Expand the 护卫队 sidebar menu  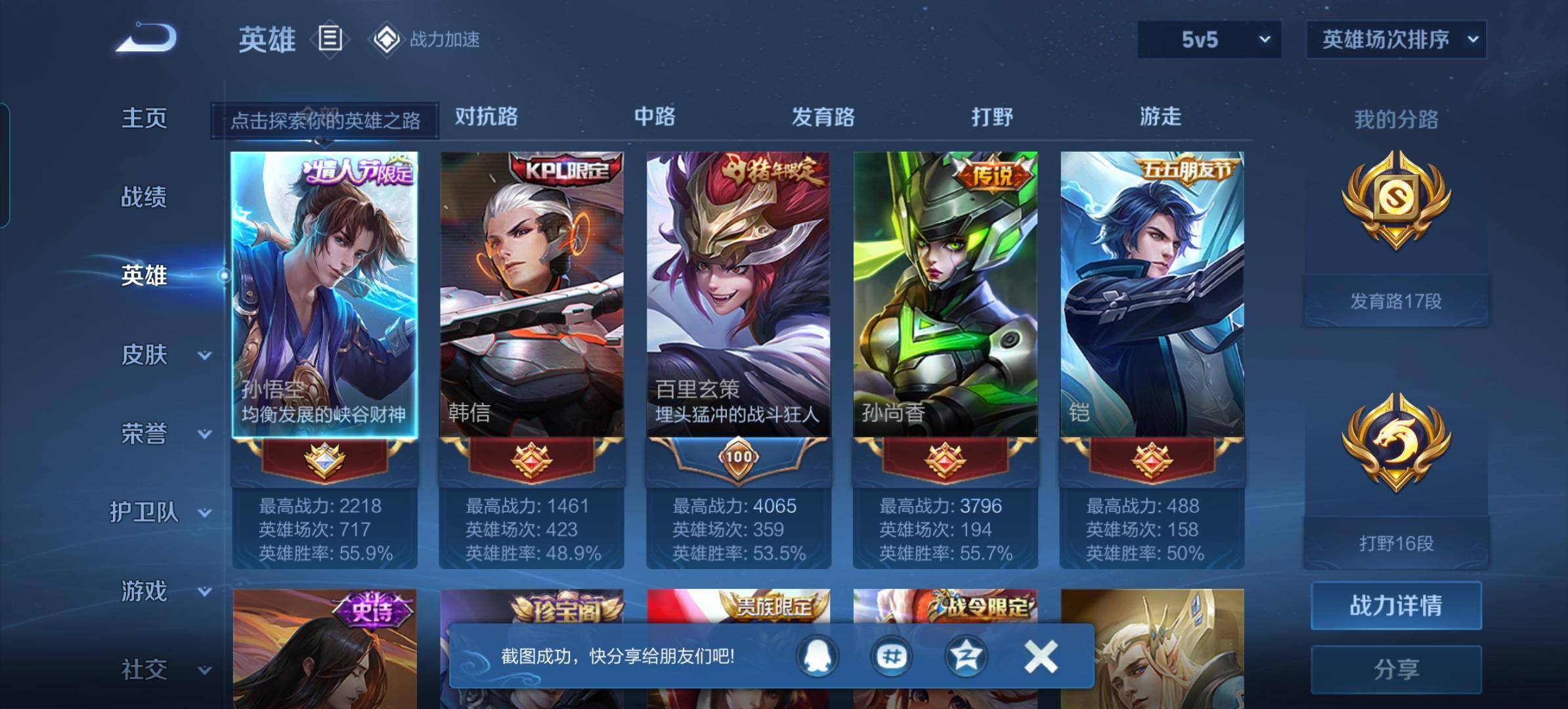[x=160, y=512]
